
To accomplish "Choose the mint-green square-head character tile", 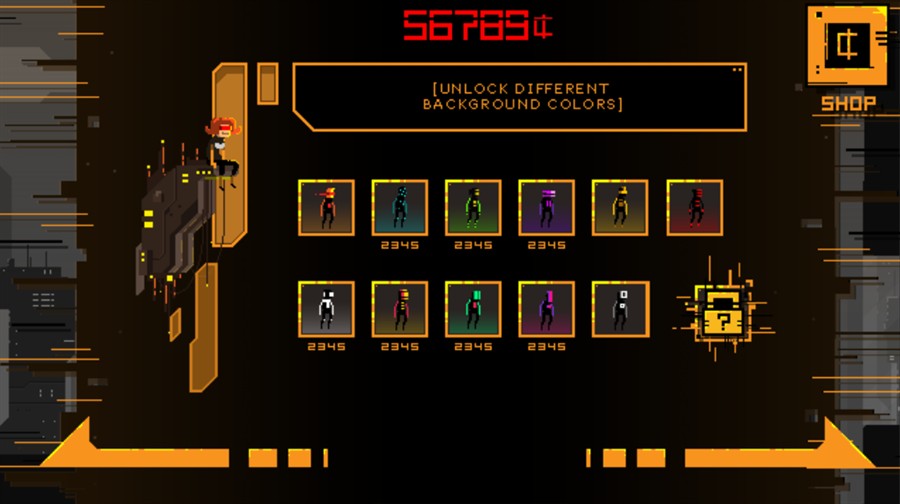I will [x=473, y=308].
